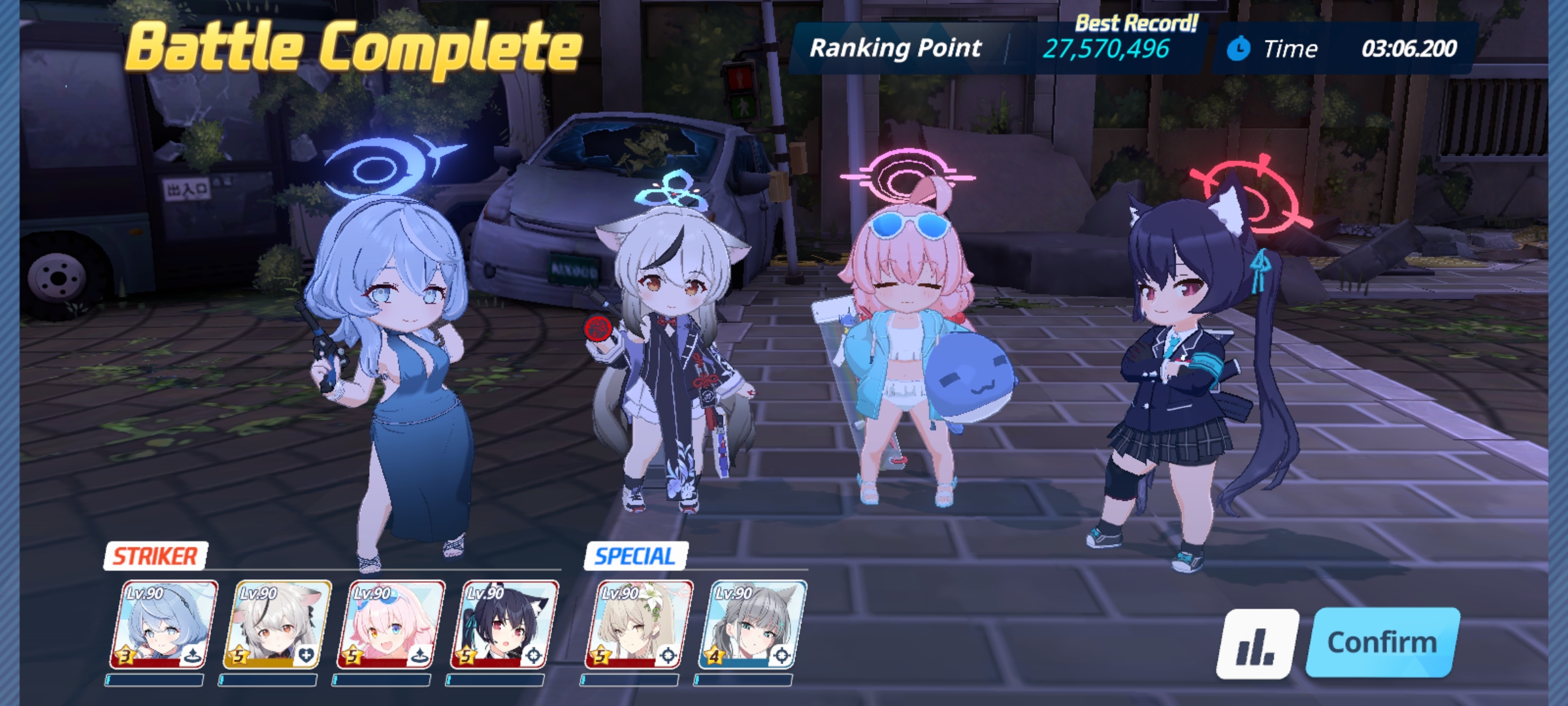Choose the gray-haired wolf-eared special portrait
Image resolution: width=1568 pixels, height=706 pixels.
coord(752,625)
